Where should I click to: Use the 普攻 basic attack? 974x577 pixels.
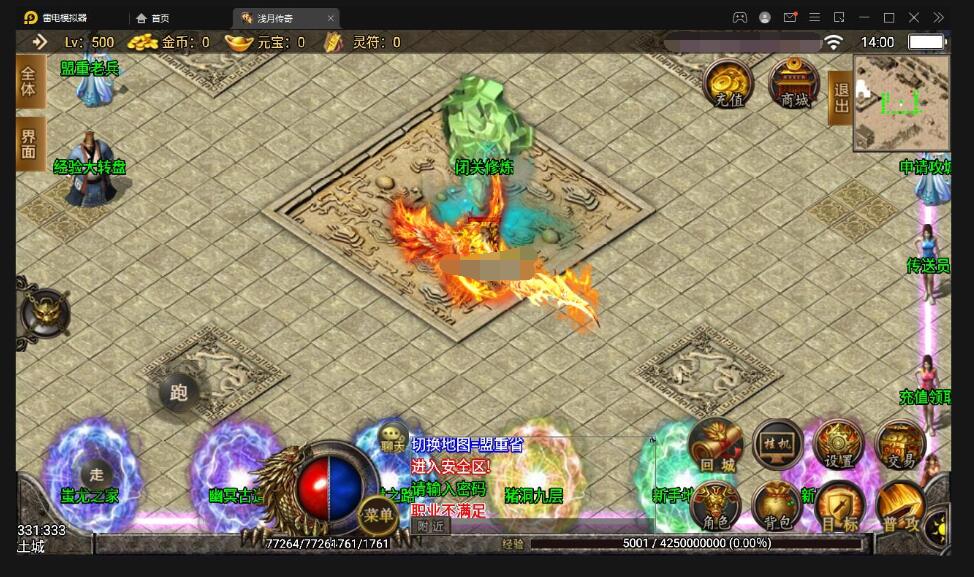point(901,509)
